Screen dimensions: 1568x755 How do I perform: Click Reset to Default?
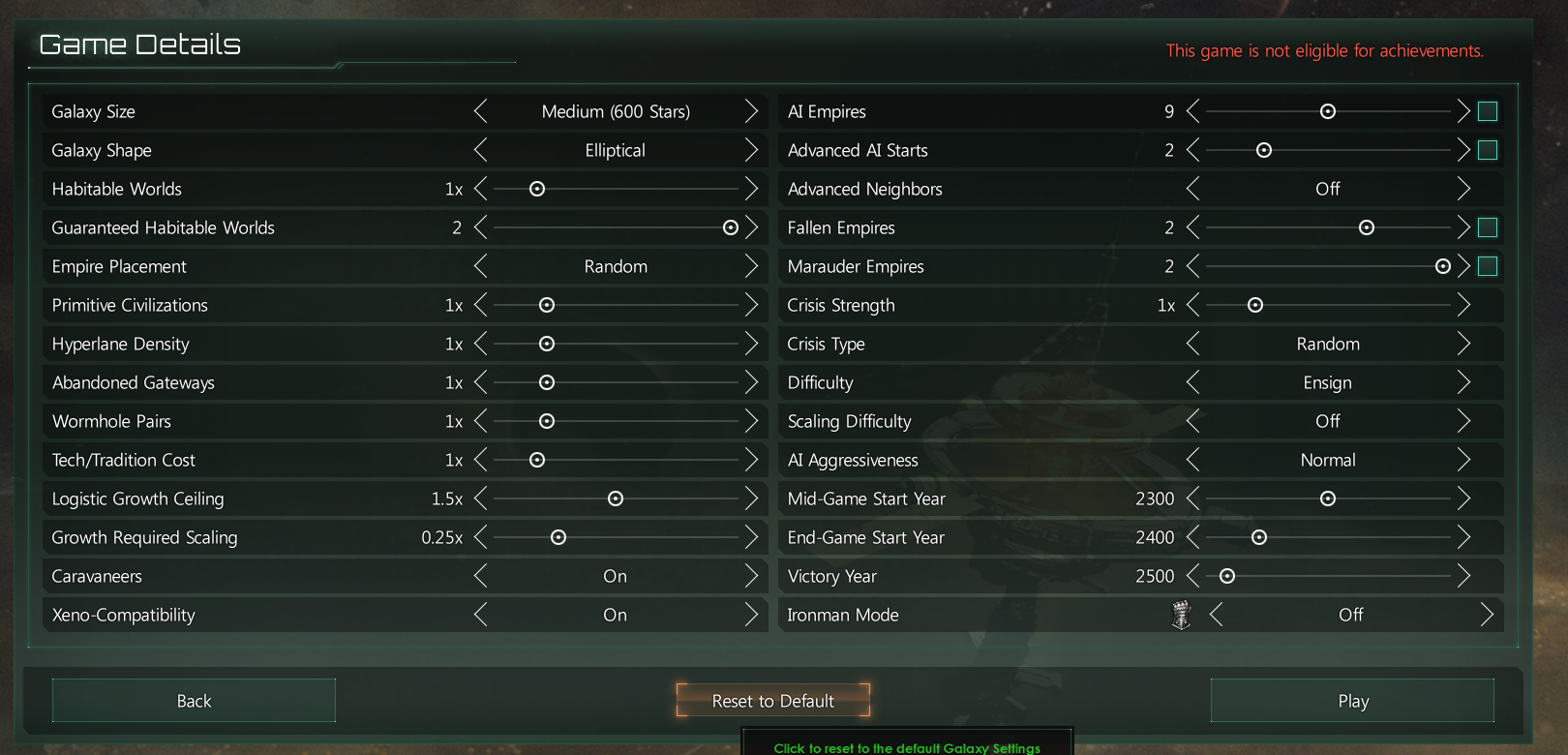772,700
